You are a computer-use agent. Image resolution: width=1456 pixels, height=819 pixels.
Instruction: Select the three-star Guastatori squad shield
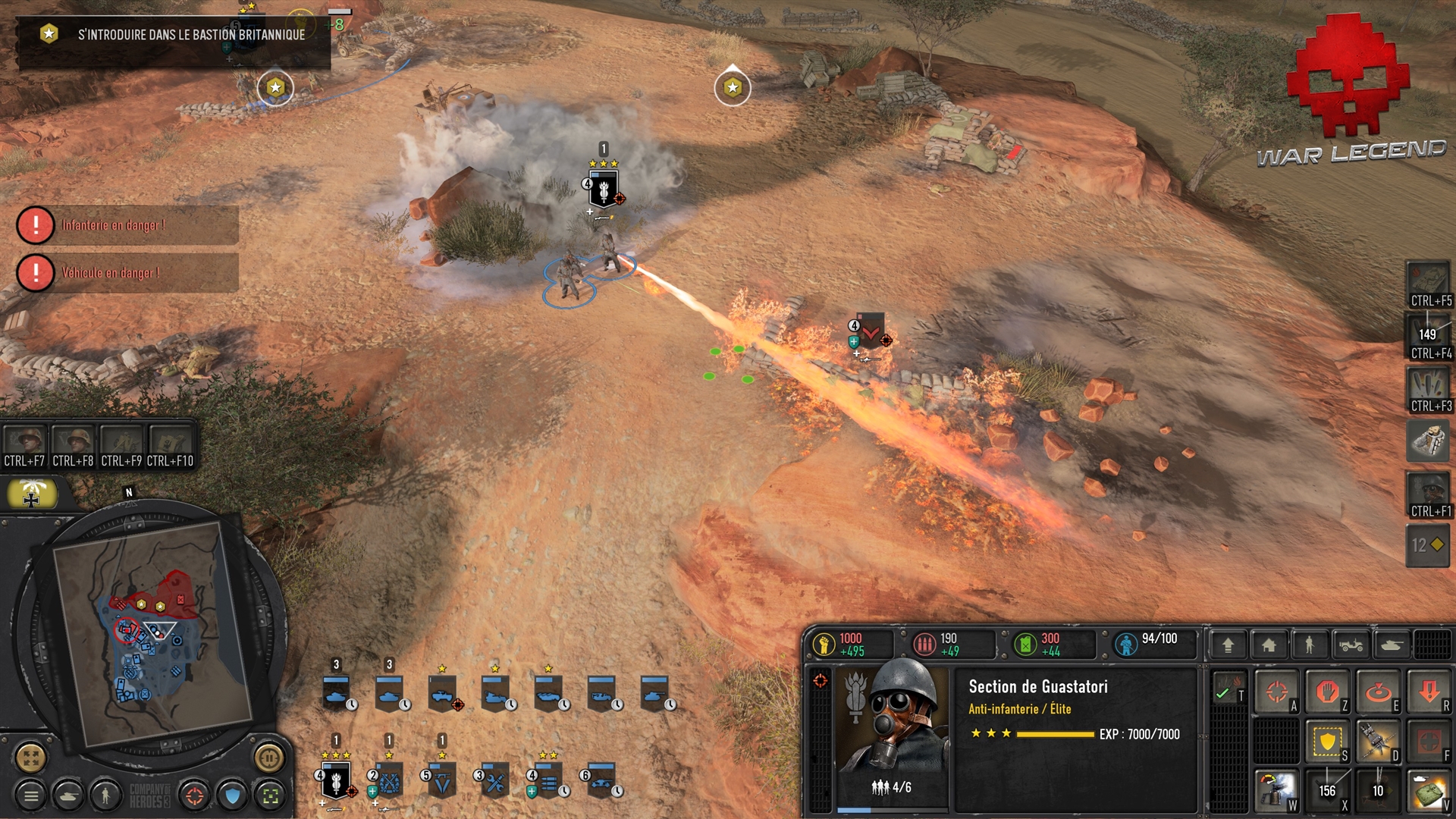coord(335,781)
